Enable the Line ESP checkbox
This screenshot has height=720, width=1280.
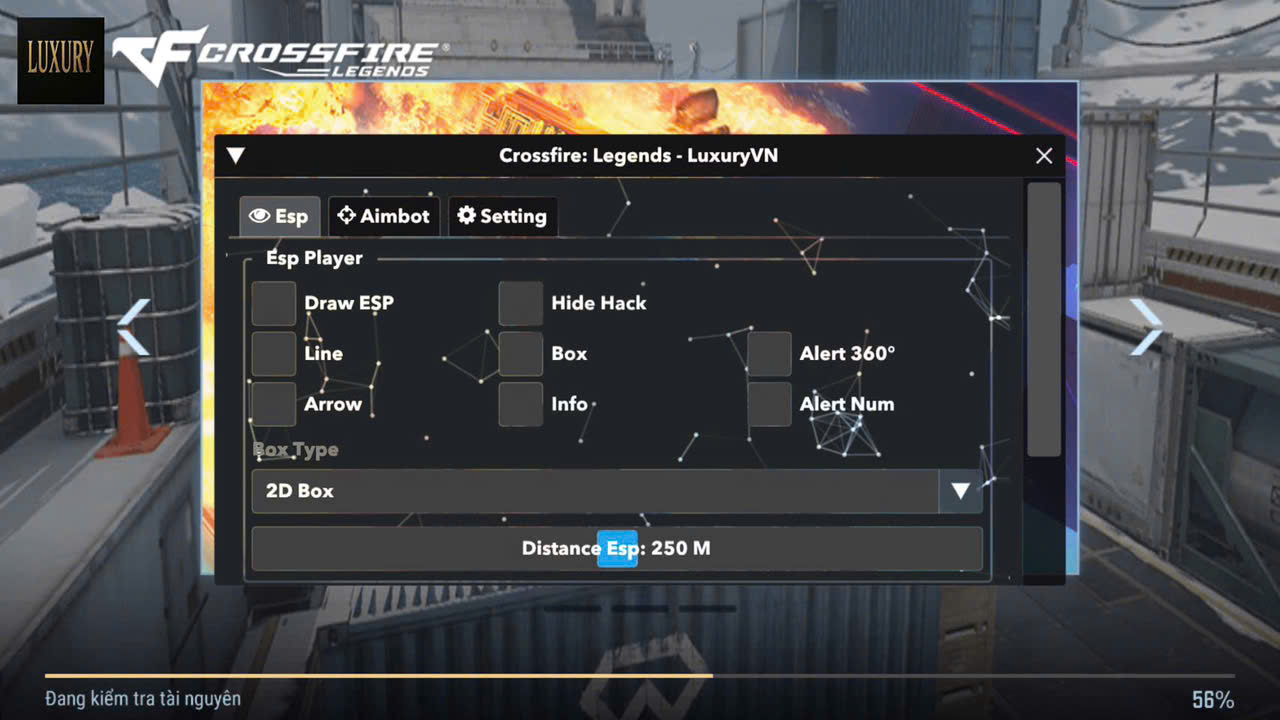pos(273,353)
